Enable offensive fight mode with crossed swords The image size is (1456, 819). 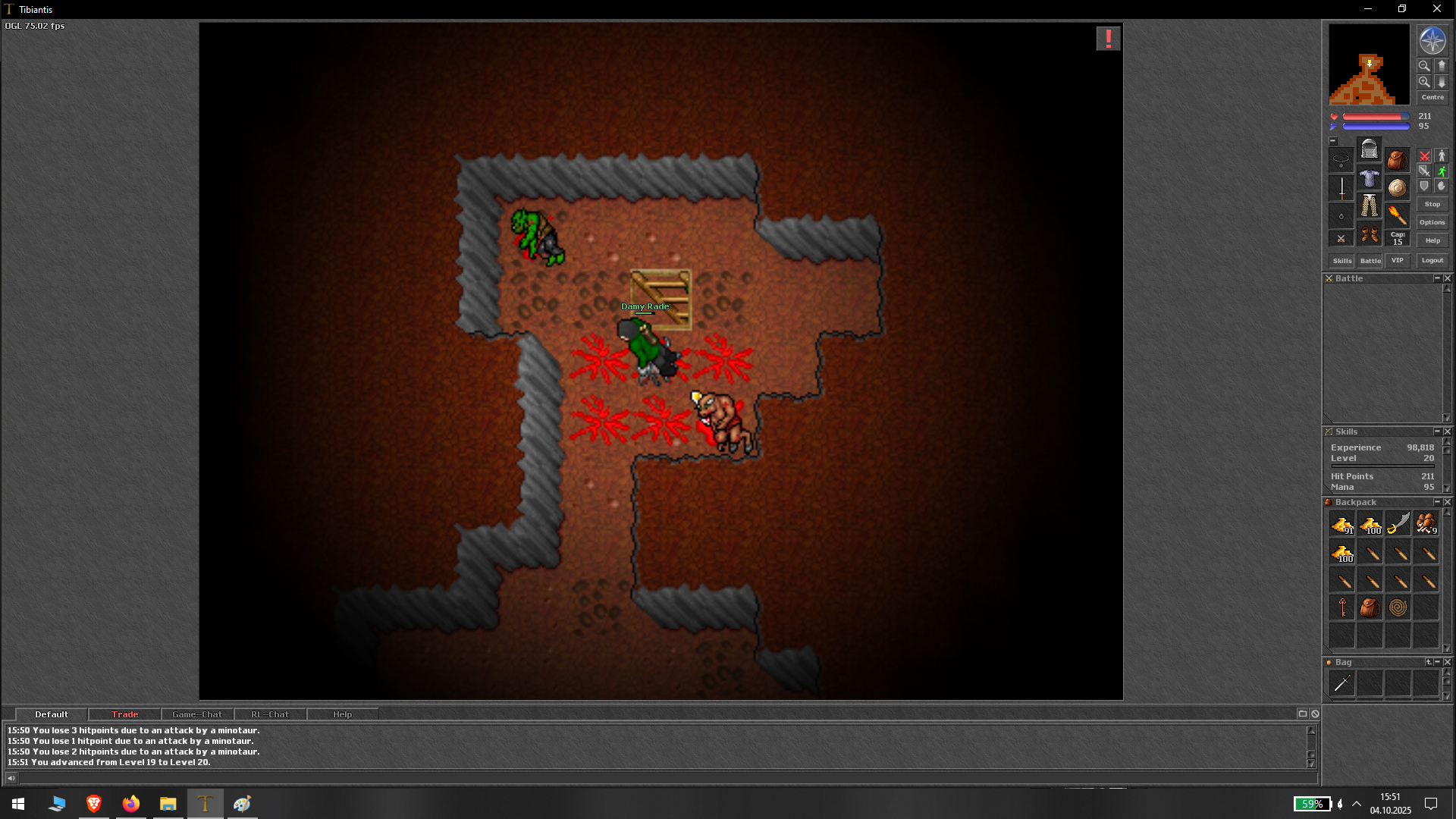tap(1423, 156)
